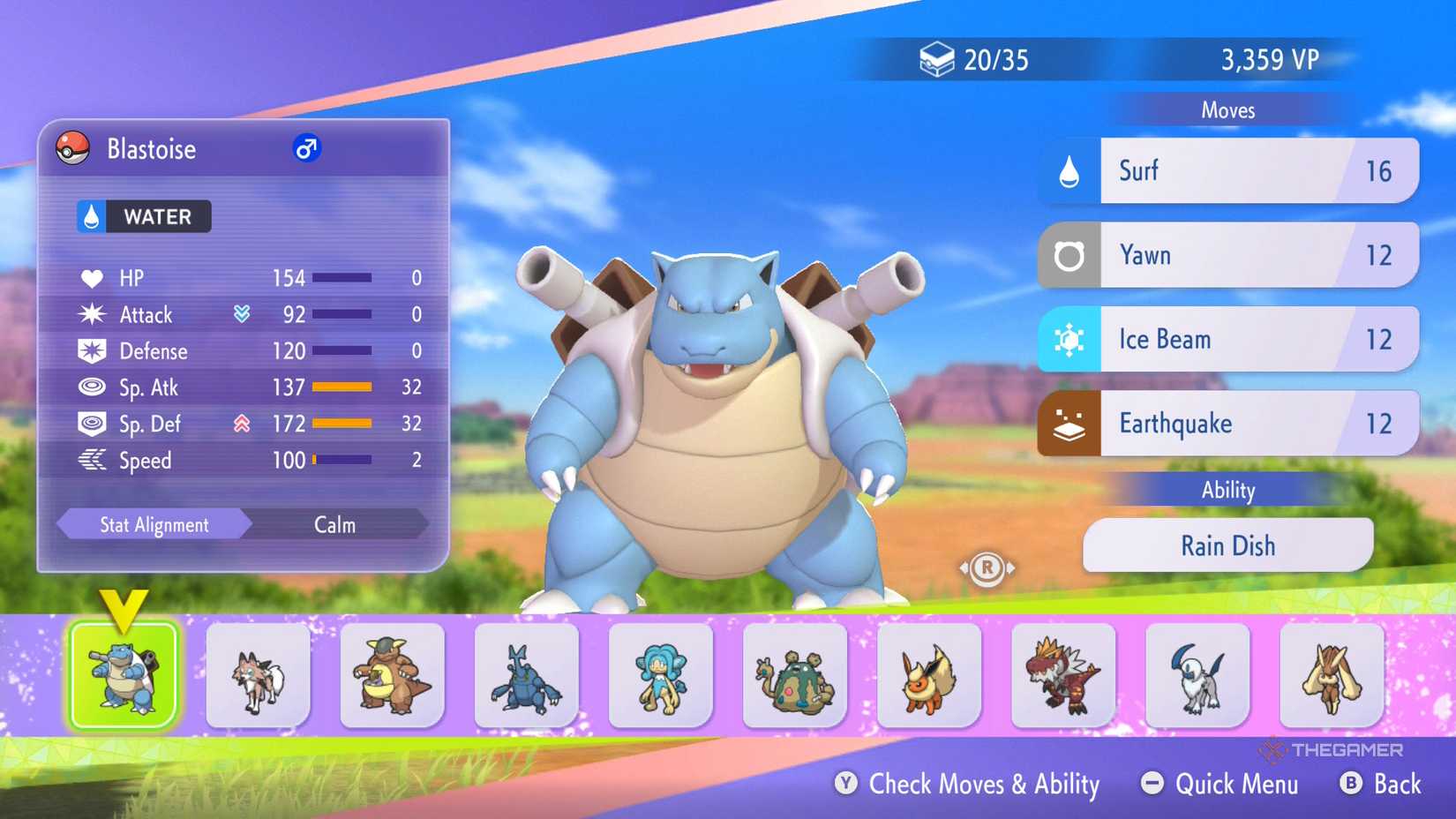Select the WATER type badge
1456x819 pixels.
(x=141, y=217)
